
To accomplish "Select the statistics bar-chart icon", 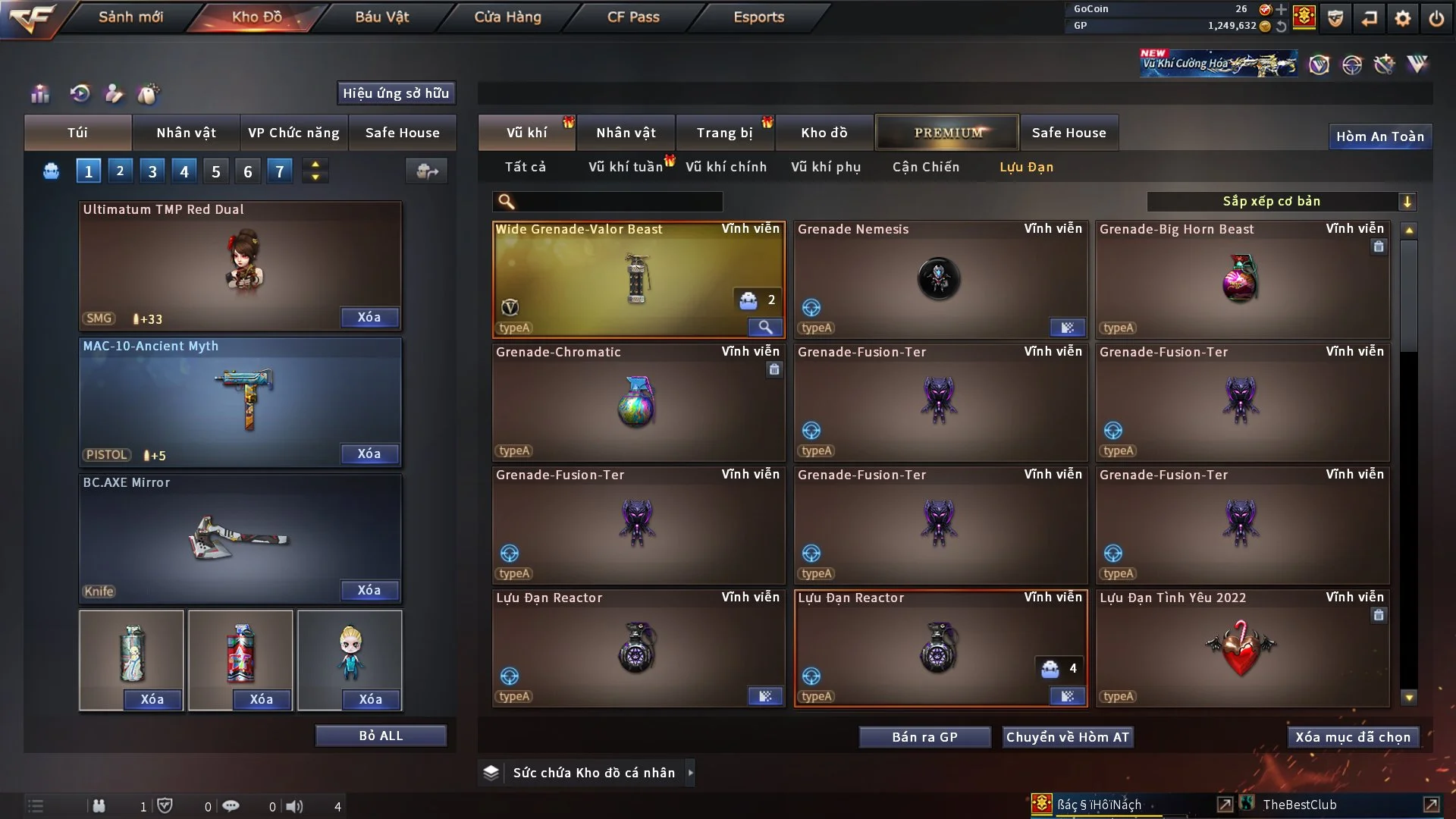I will coord(39,94).
